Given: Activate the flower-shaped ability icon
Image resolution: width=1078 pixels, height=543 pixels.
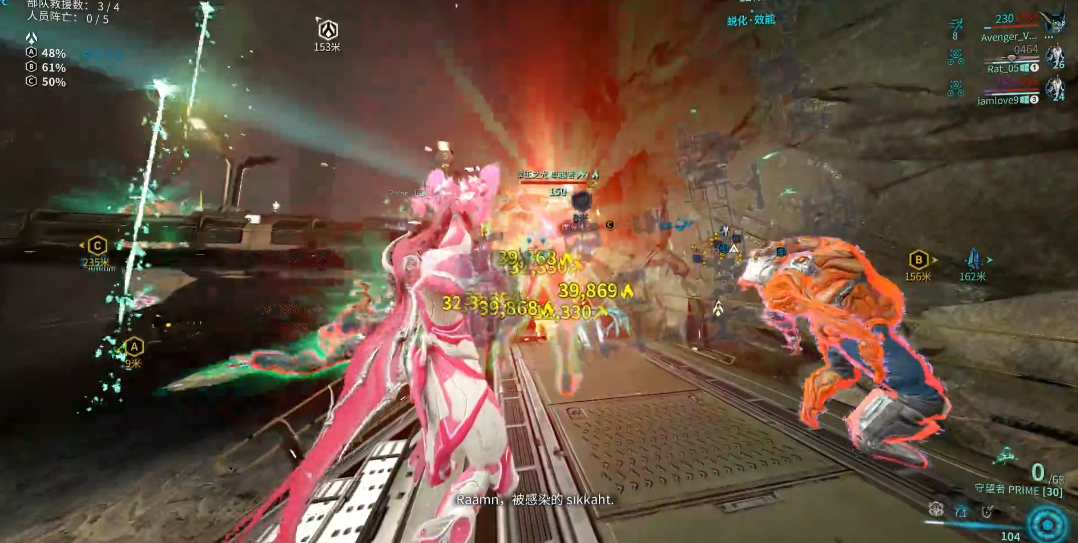Looking at the screenshot, I should pos(936,509).
